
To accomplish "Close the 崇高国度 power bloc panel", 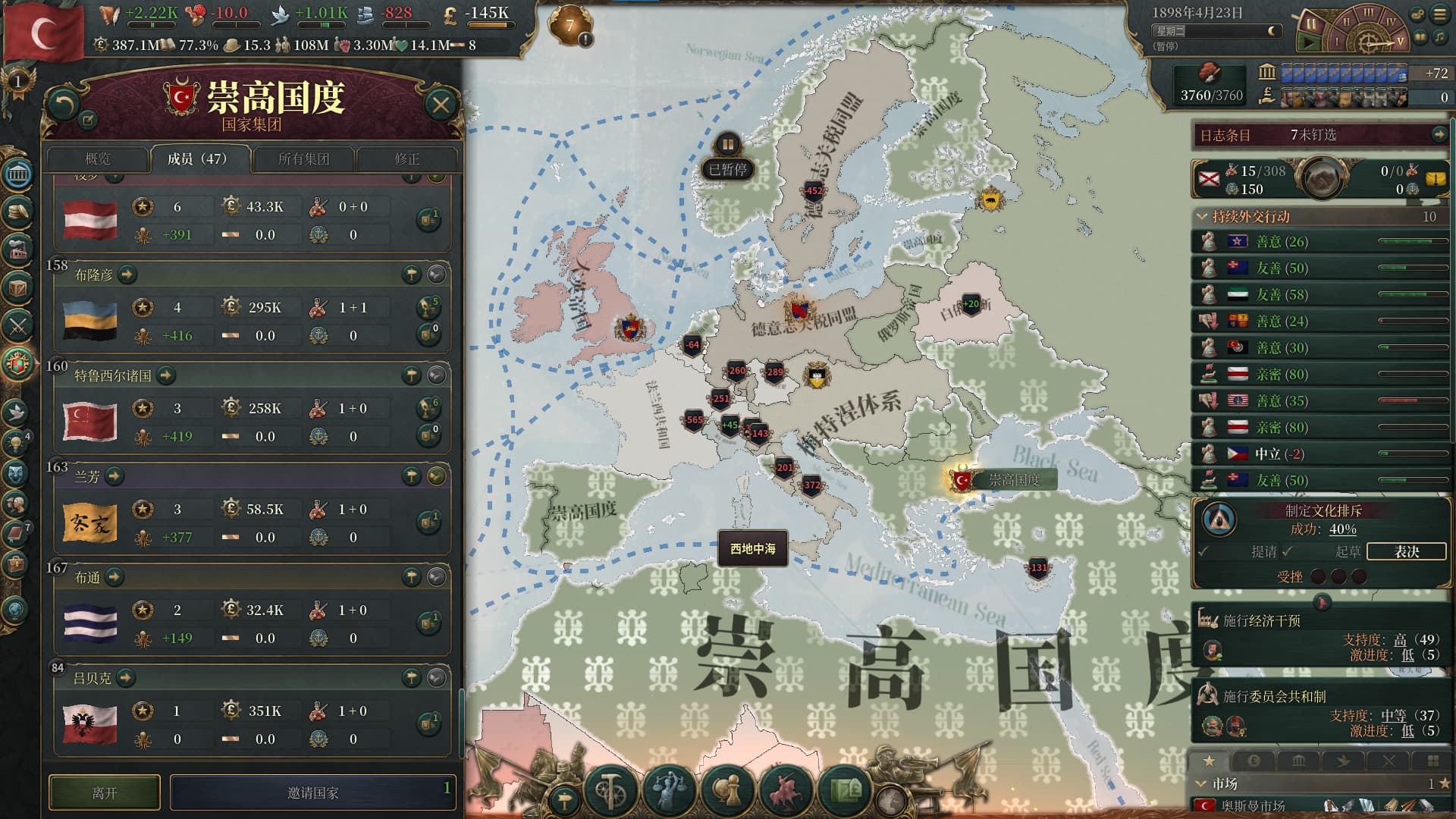I will [441, 105].
